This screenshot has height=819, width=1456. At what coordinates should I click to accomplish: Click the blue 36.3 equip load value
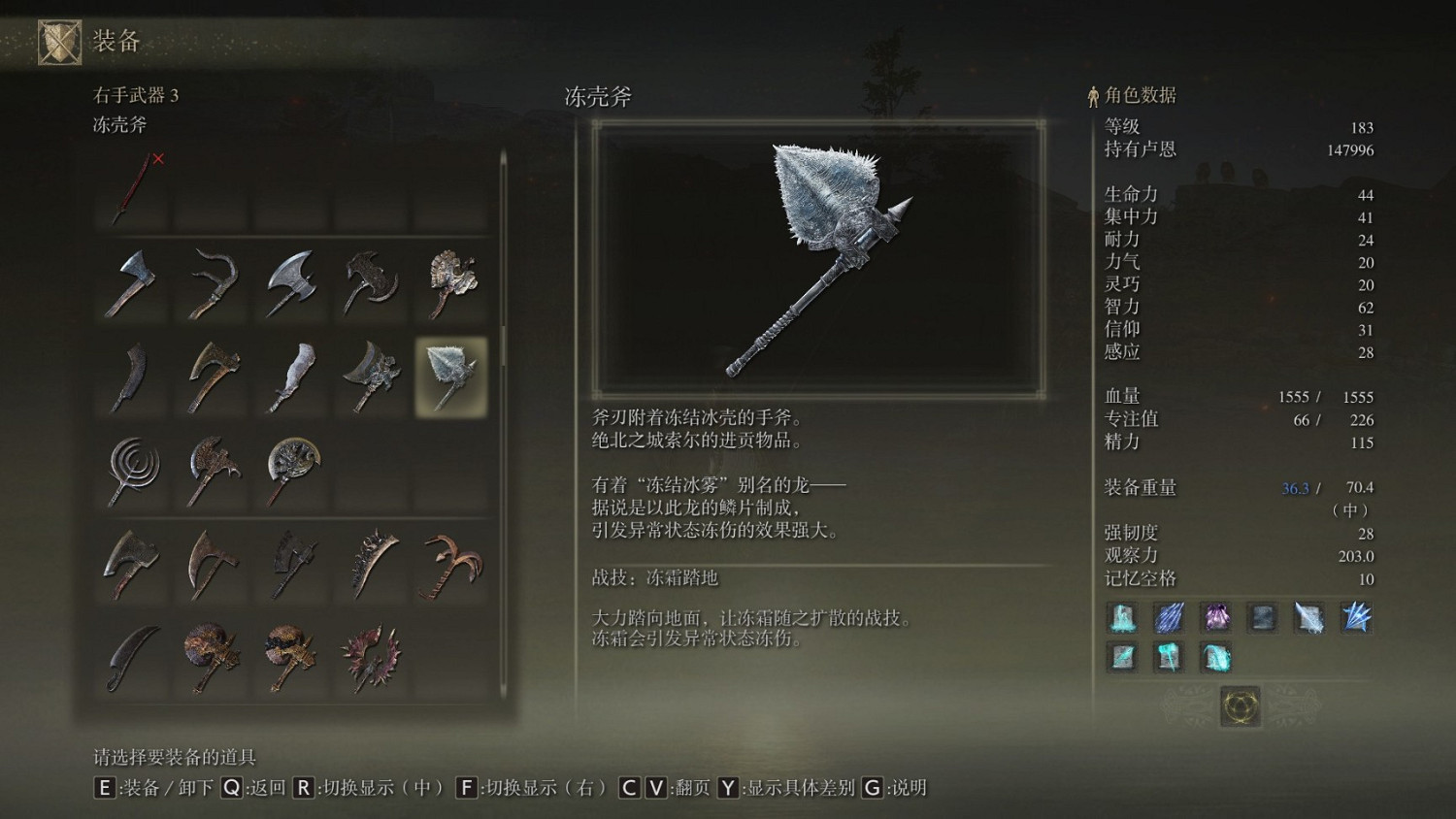1296,488
